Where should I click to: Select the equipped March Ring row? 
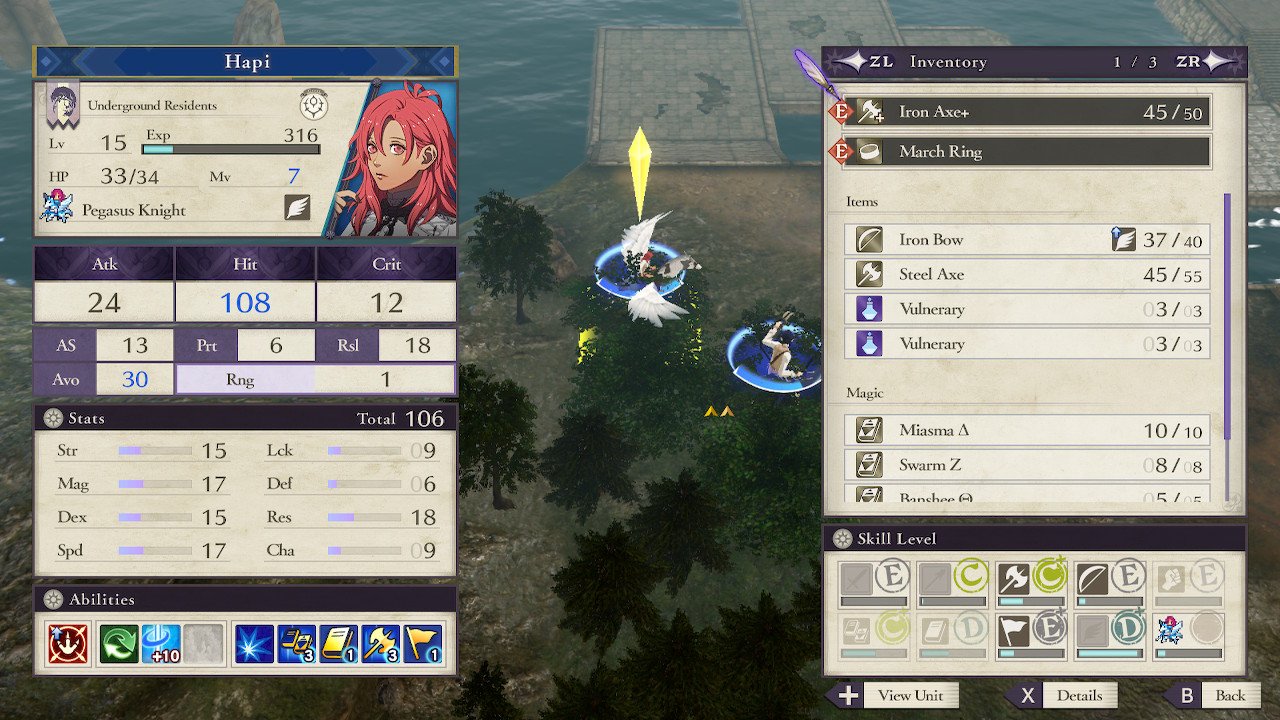coord(1028,152)
